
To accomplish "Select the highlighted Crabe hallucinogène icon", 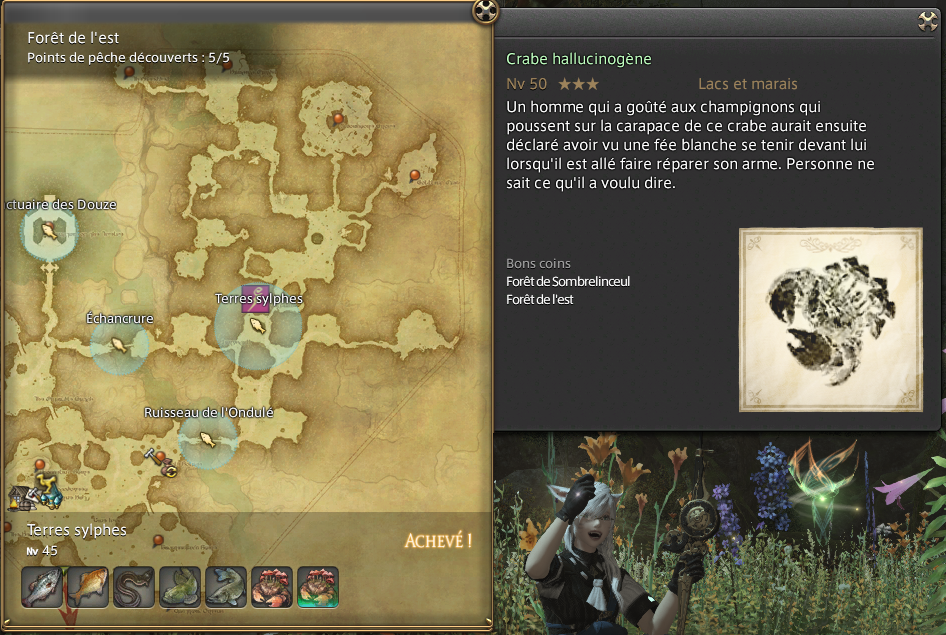I will [x=317, y=587].
